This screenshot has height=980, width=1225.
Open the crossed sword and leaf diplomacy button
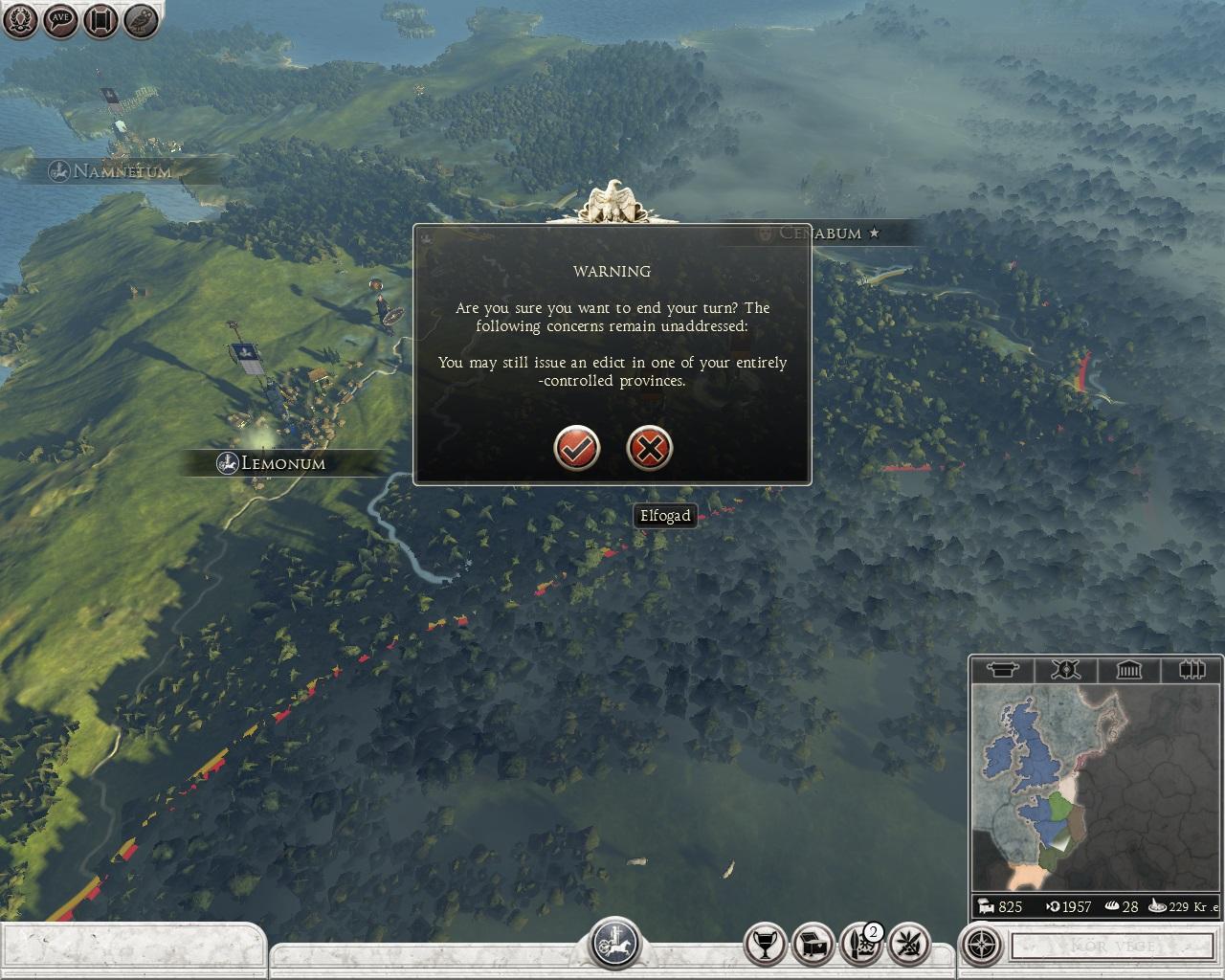(x=908, y=946)
